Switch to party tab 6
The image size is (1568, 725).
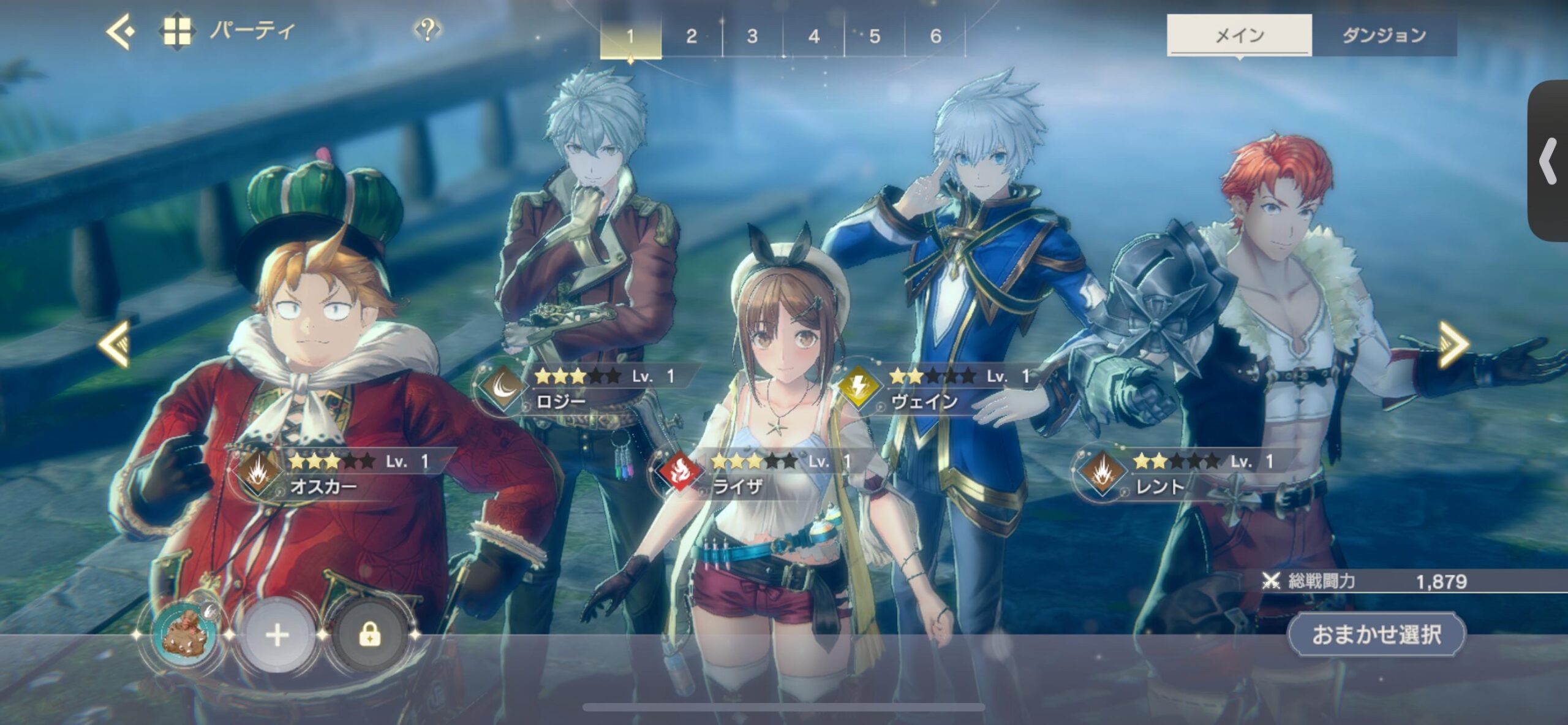[x=935, y=36]
